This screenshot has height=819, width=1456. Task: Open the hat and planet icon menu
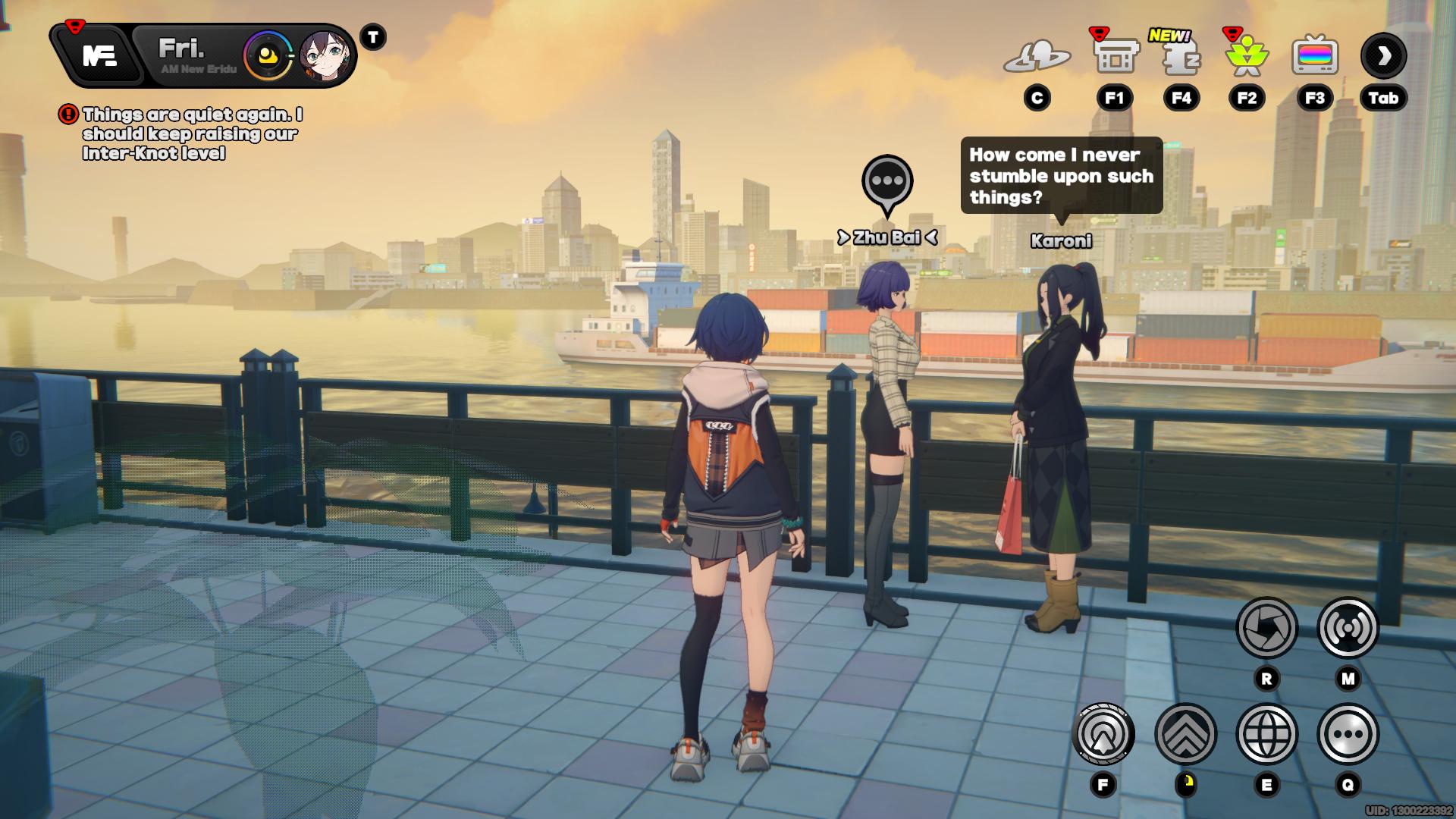pyautogui.click(x=1037, y=57)
